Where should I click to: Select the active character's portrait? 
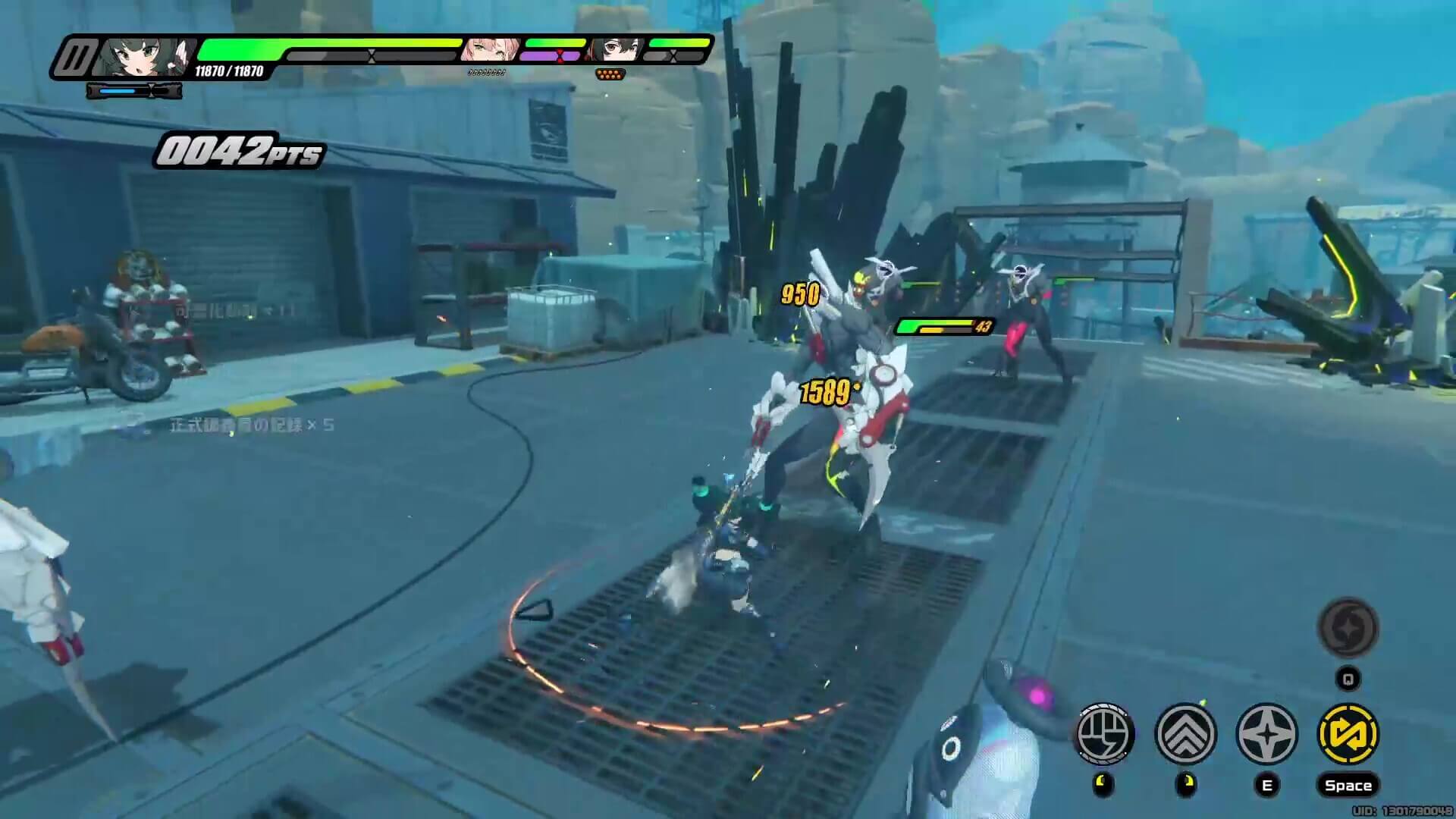136,55
